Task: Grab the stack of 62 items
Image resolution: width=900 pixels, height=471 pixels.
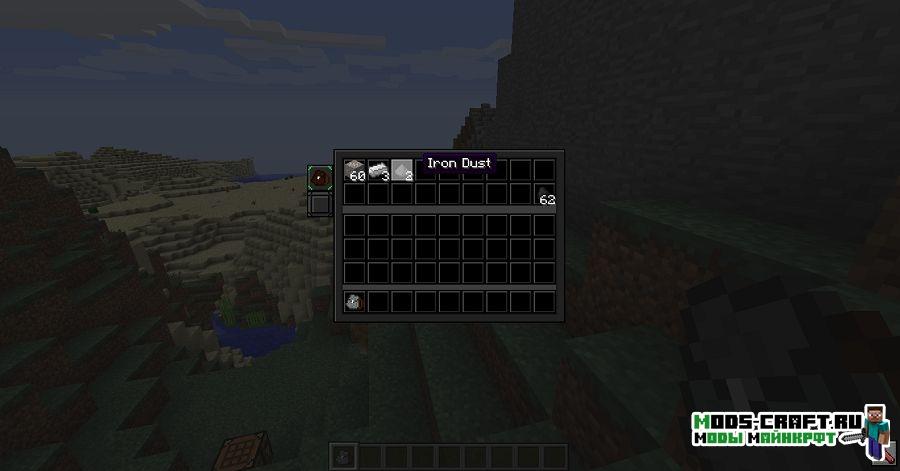Action: click(545, 194)
